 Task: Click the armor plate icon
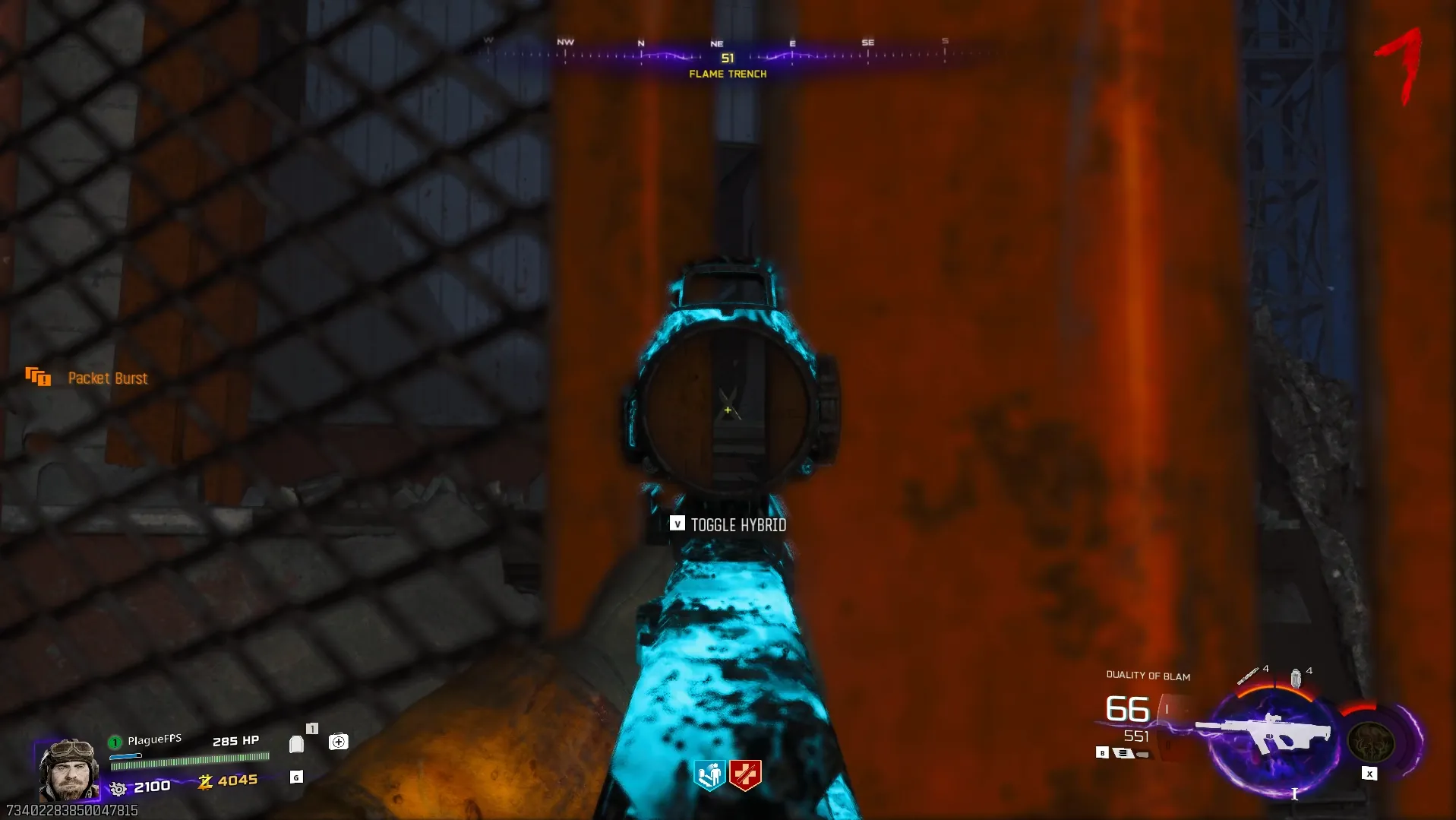(297, 744)
